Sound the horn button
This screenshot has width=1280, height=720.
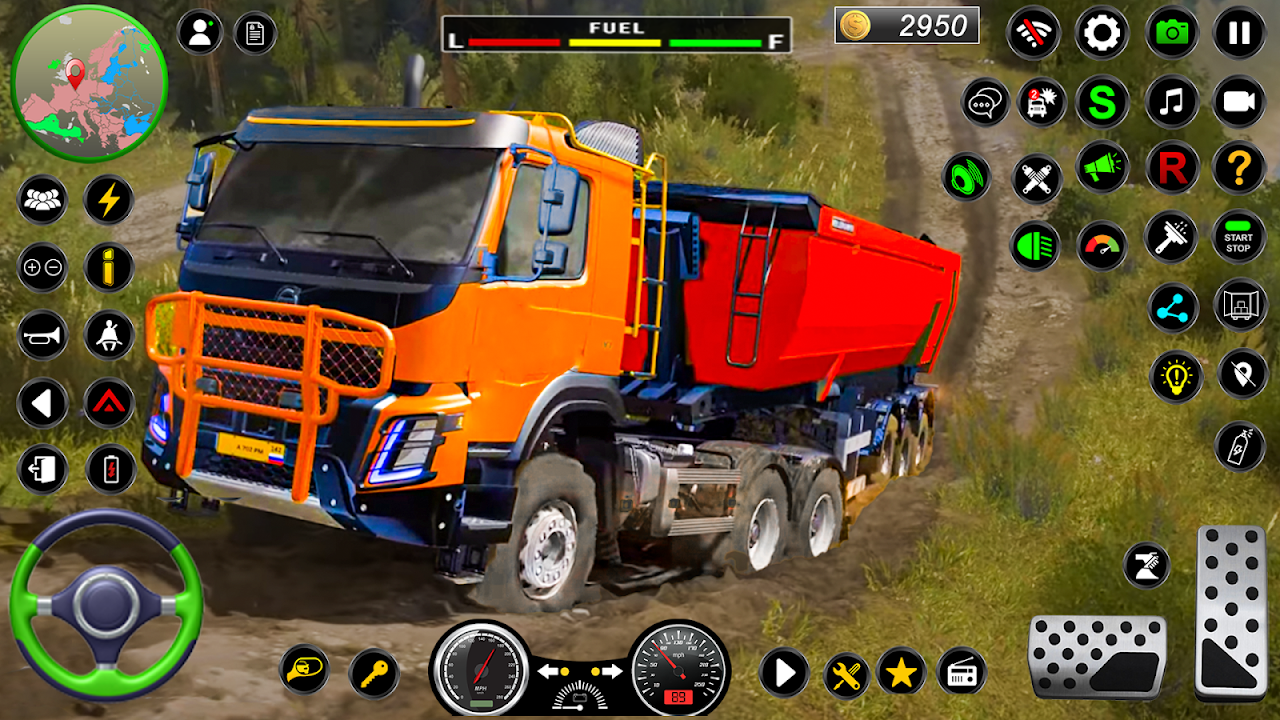(42, 335)
